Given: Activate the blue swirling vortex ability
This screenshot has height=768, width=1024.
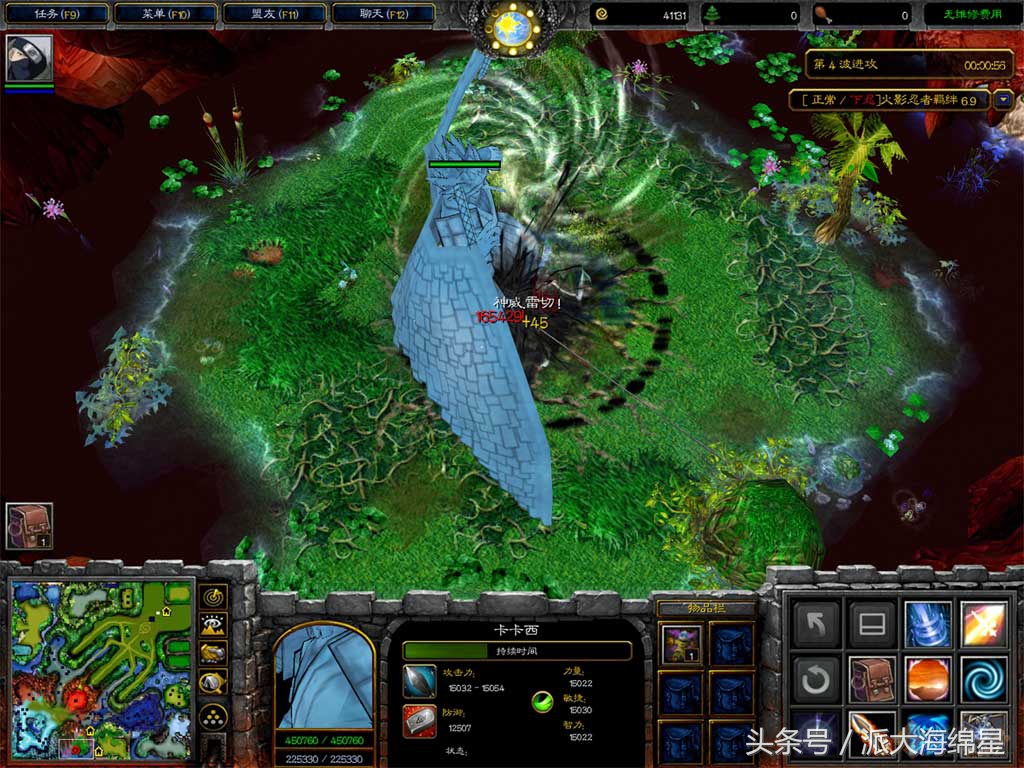Looking at the screenshot, I should (983, 680).
